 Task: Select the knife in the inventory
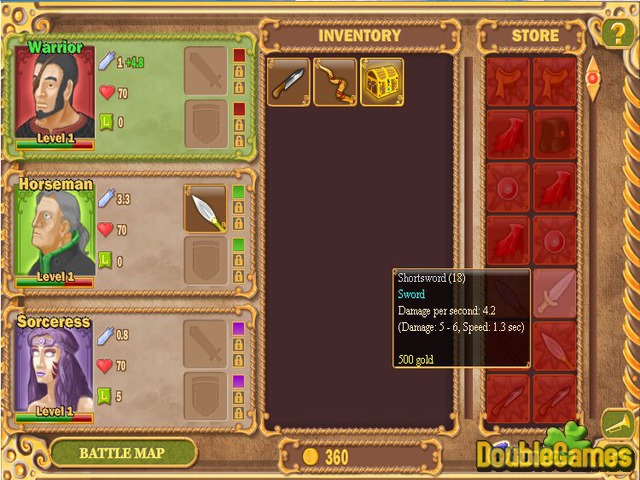pos(288,82)
